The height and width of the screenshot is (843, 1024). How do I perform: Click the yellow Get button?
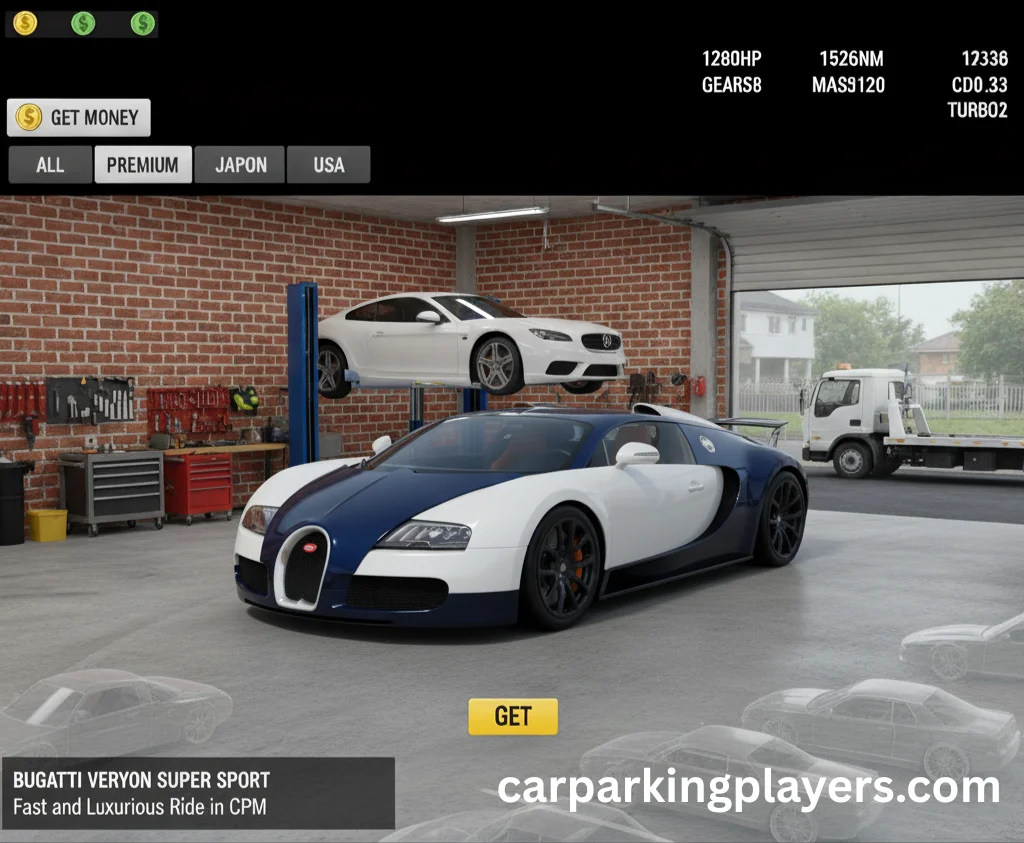[513, 716]
